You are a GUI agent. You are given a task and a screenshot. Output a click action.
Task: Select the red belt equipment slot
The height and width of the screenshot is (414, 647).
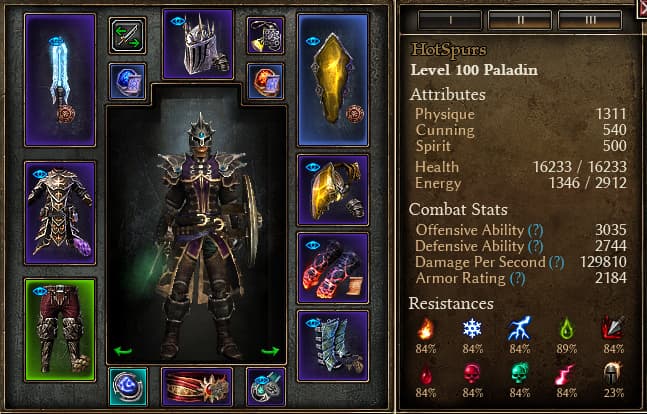click(197, 387)
